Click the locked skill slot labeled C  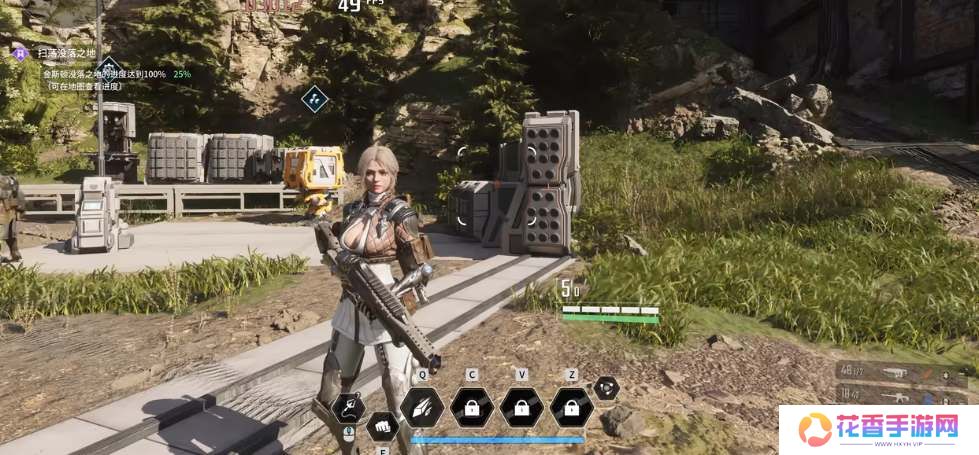click(x=471, y=407)
